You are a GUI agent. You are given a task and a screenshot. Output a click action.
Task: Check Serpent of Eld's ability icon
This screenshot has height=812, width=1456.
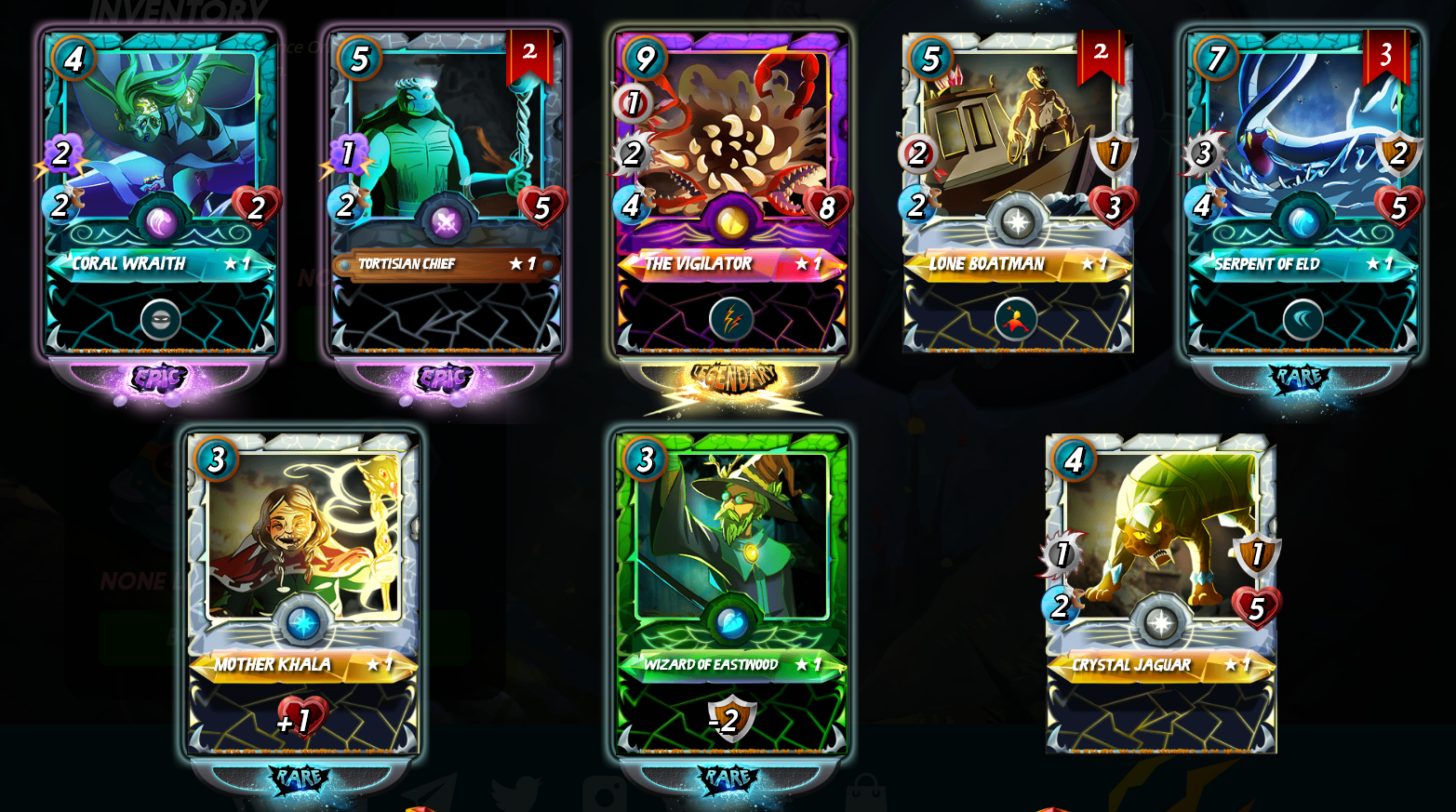tap(1302, 320)
